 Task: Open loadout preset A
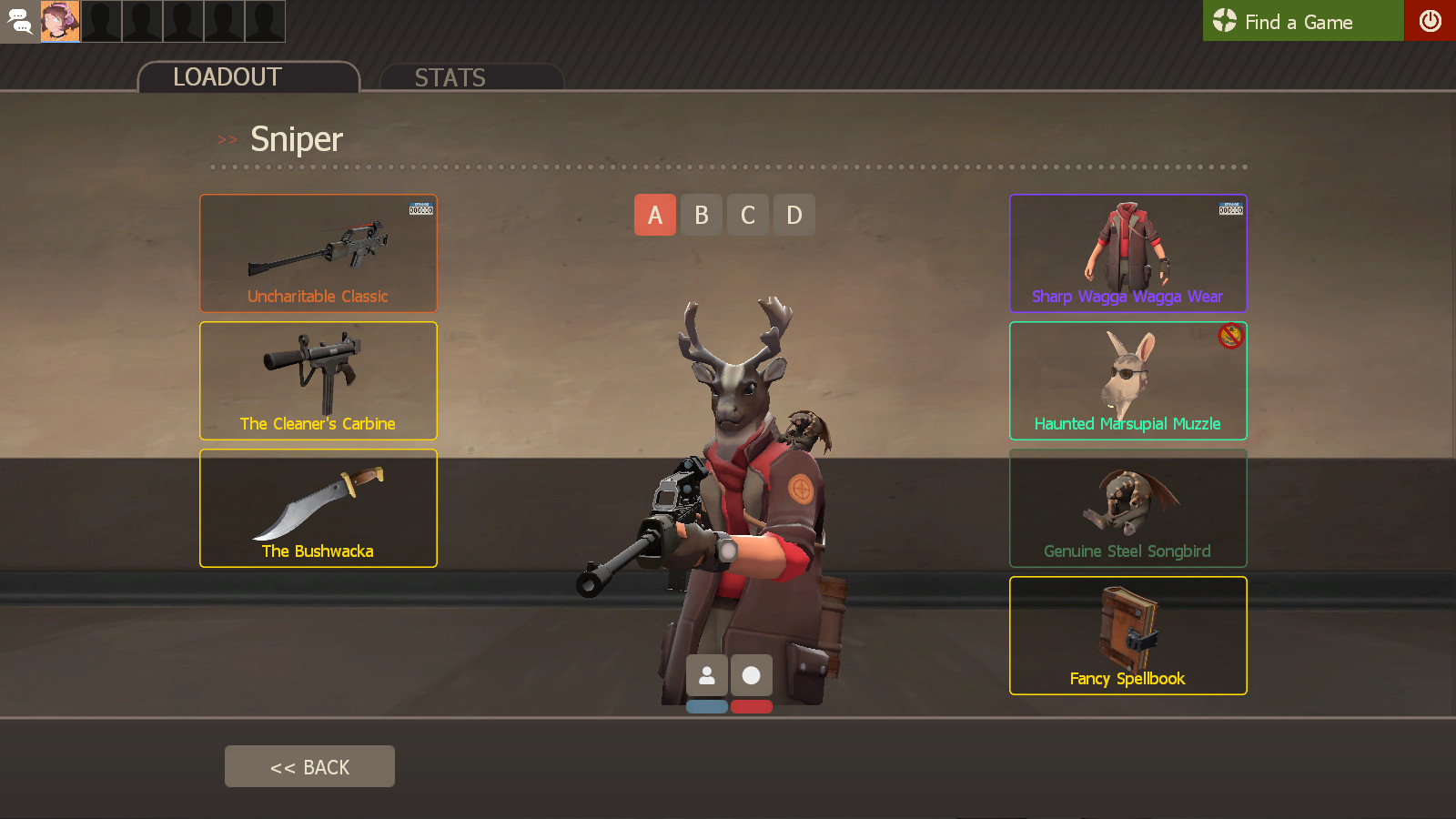[x=654, y=215]
